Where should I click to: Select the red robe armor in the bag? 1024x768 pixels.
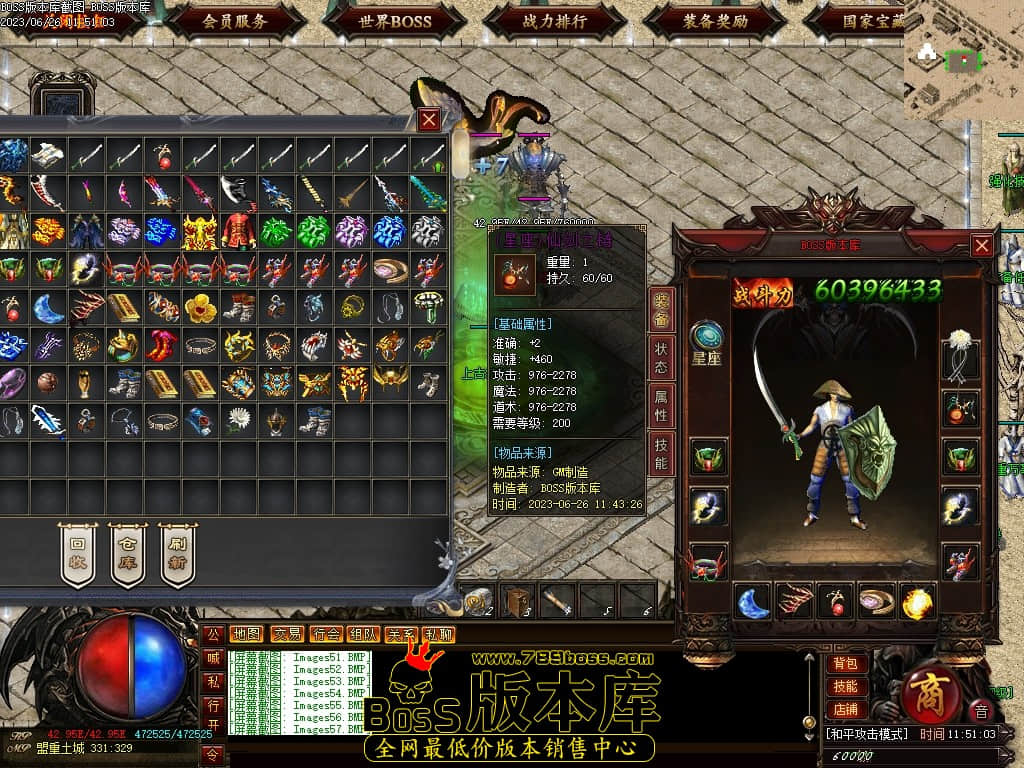238,231
